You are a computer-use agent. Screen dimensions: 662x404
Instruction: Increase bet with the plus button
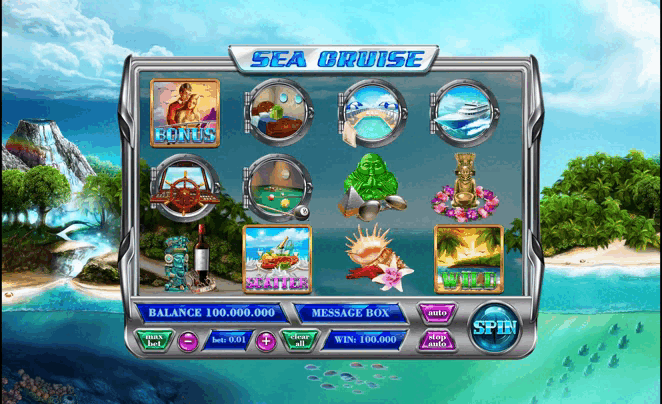coord(265,341)
